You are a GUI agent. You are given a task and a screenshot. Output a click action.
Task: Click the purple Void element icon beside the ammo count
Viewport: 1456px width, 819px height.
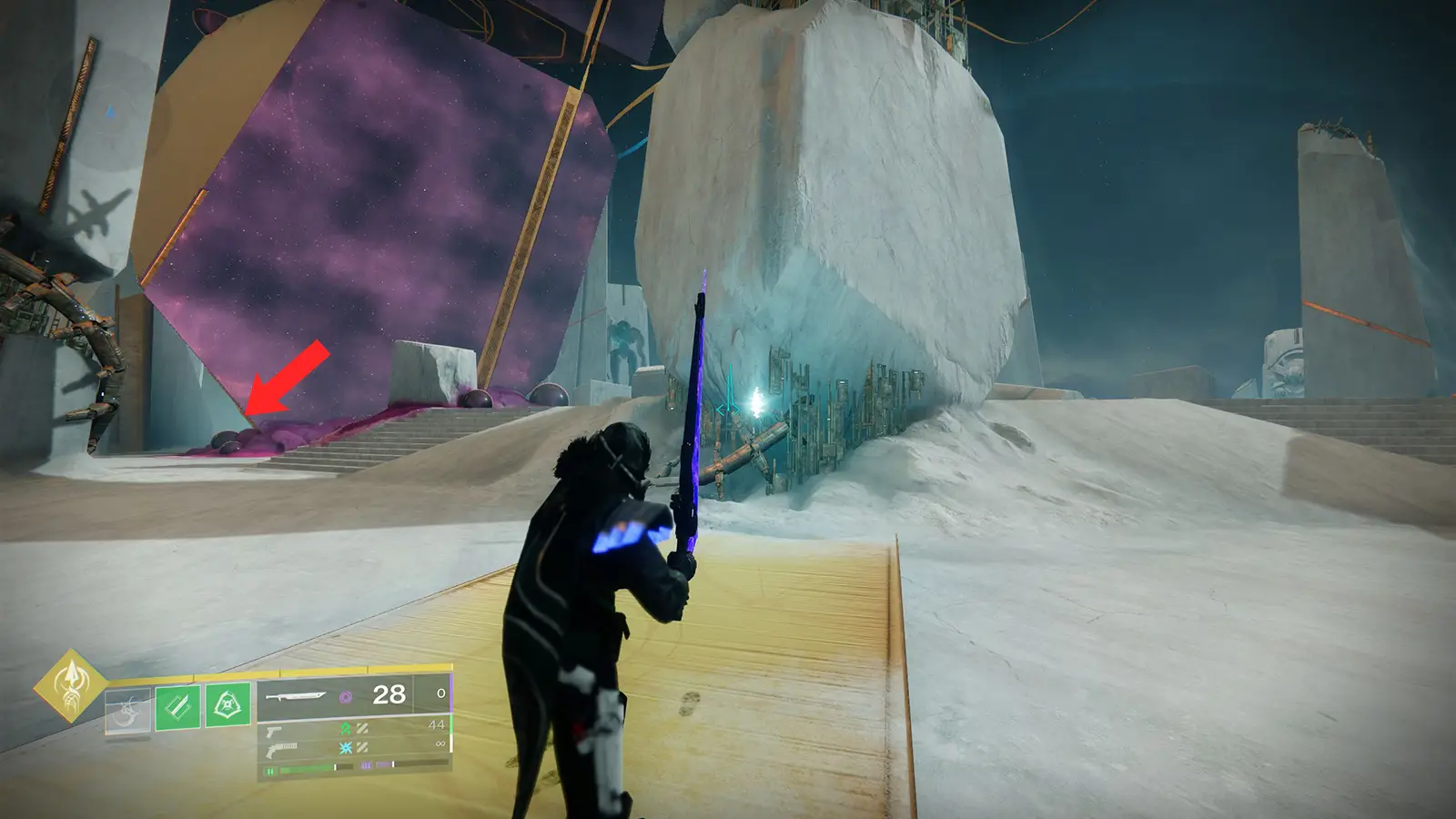pyautogui.click(x=345, y=696)
